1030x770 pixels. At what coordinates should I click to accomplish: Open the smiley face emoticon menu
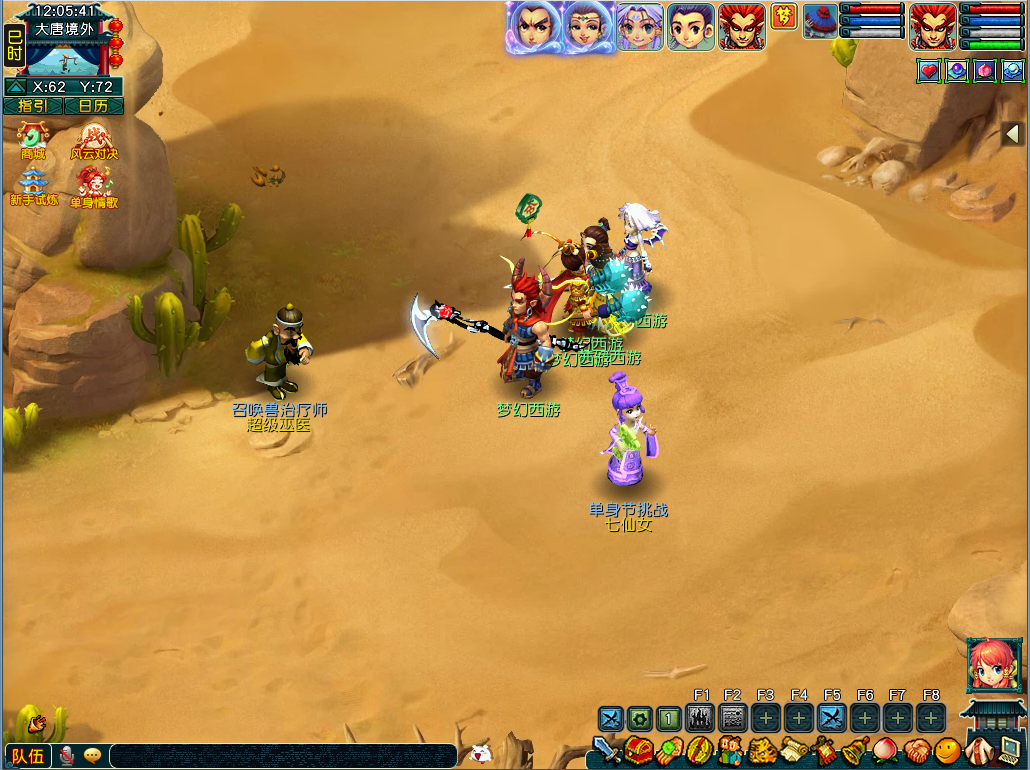point(947,750)
